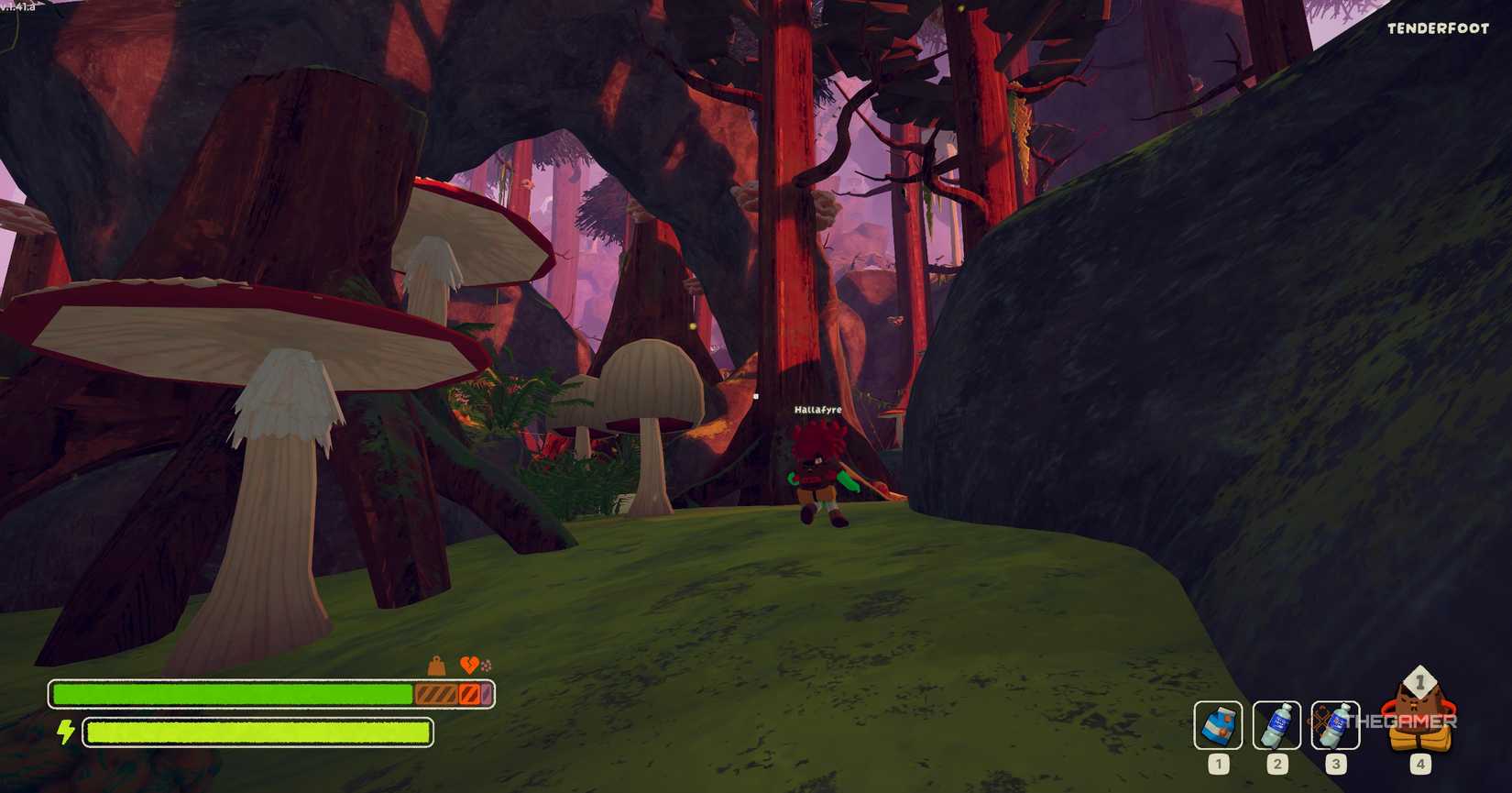Screen dimensions: 1512x793
Task: Click the flower debuff icon near the heart
Action: coord(487,666)
